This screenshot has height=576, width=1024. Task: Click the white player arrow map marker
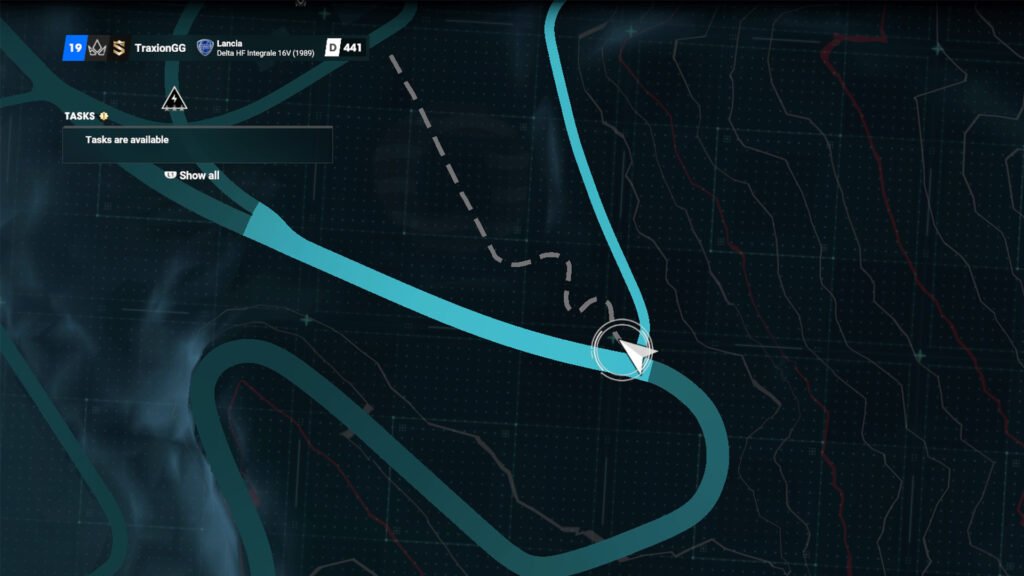[634, 353]
